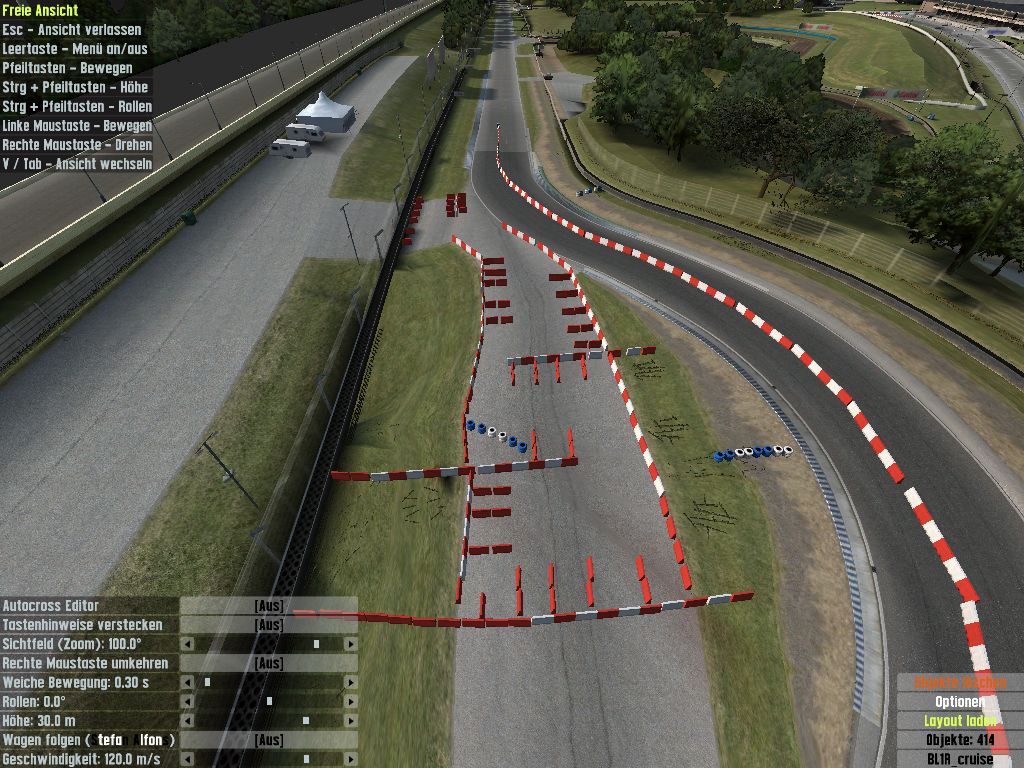1024x768 pixels.
Task: Toggle the Autocross Editor [Aus] button
Action: tap(268, 605)
